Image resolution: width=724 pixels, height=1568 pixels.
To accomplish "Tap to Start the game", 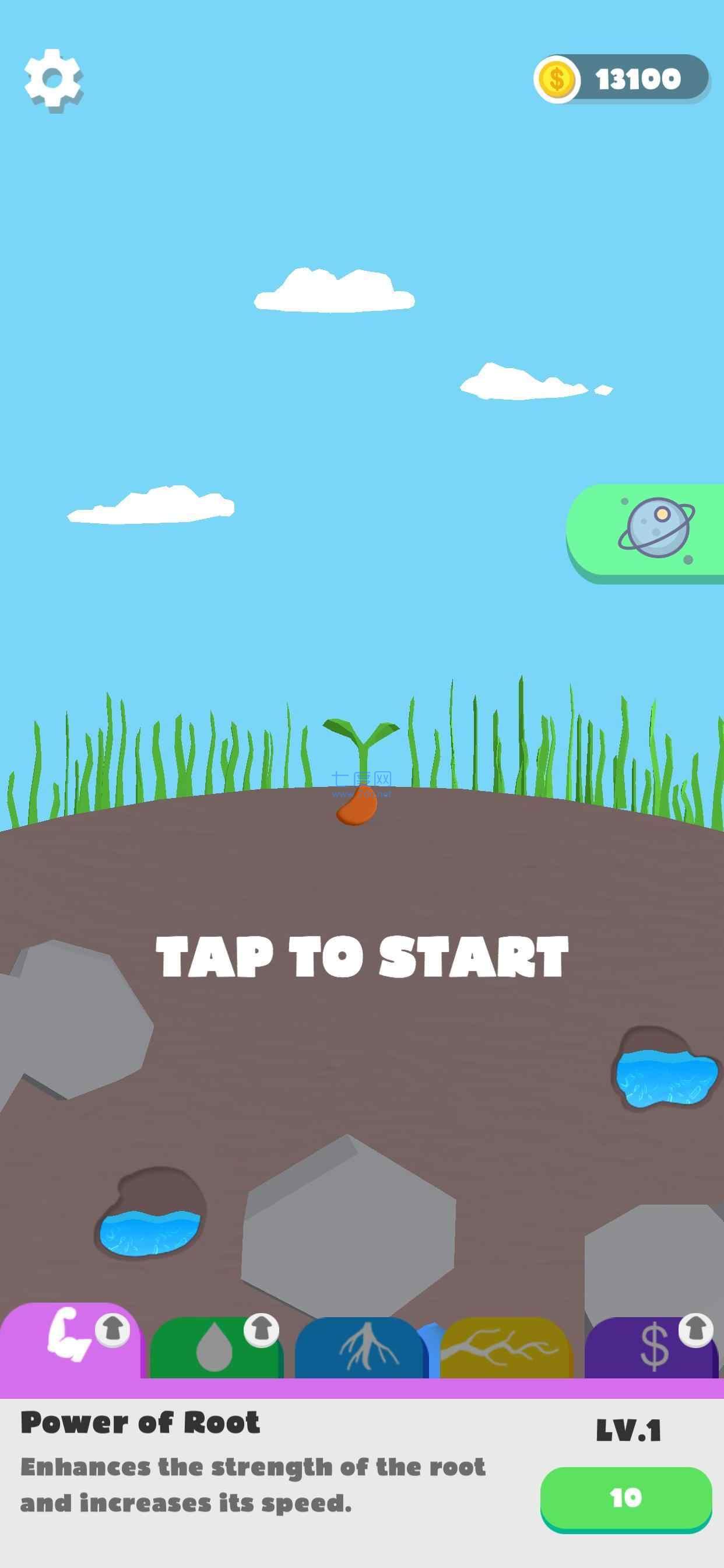I will [362, 956].
